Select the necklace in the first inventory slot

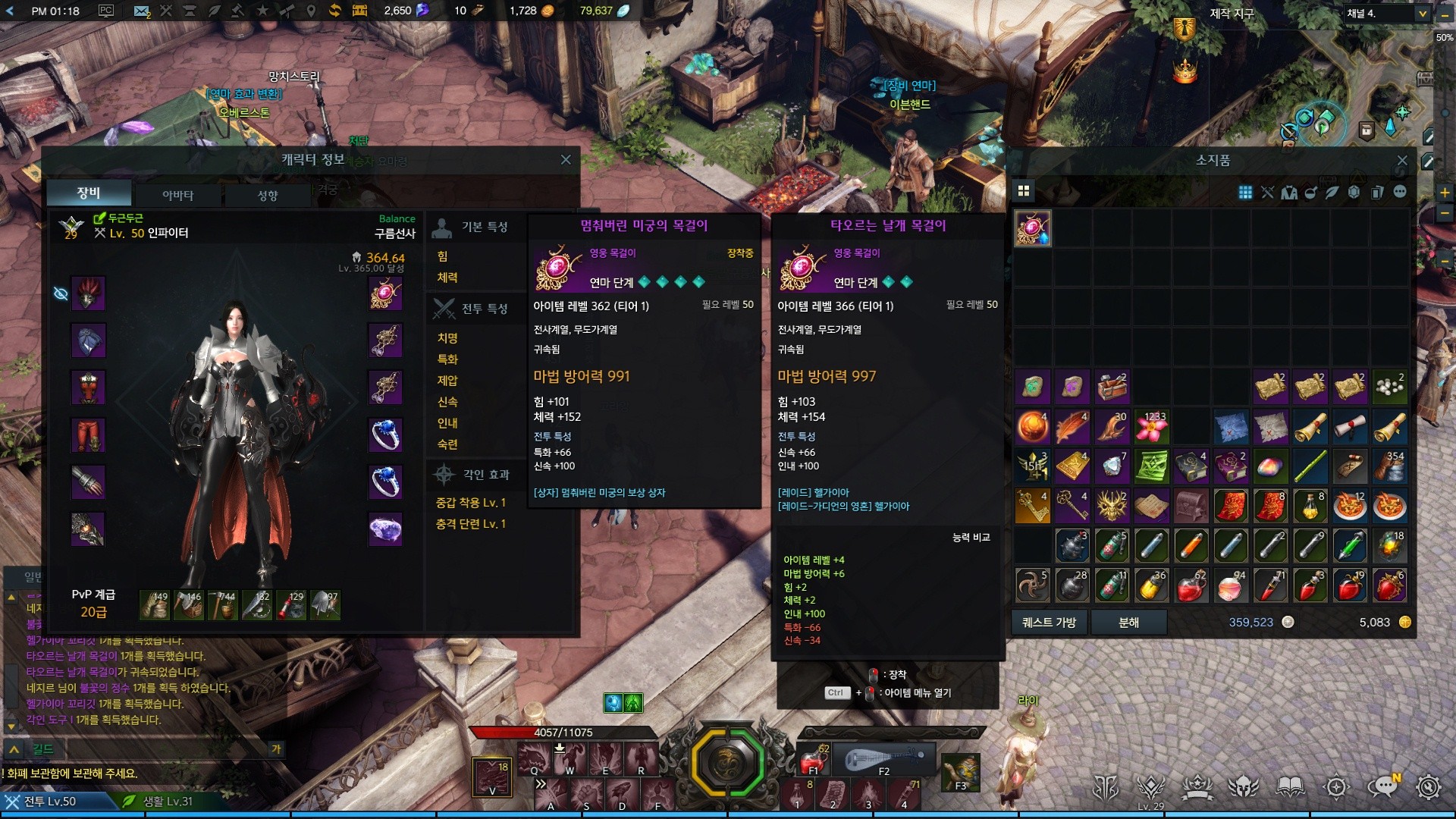click(x=1033, y=228)
